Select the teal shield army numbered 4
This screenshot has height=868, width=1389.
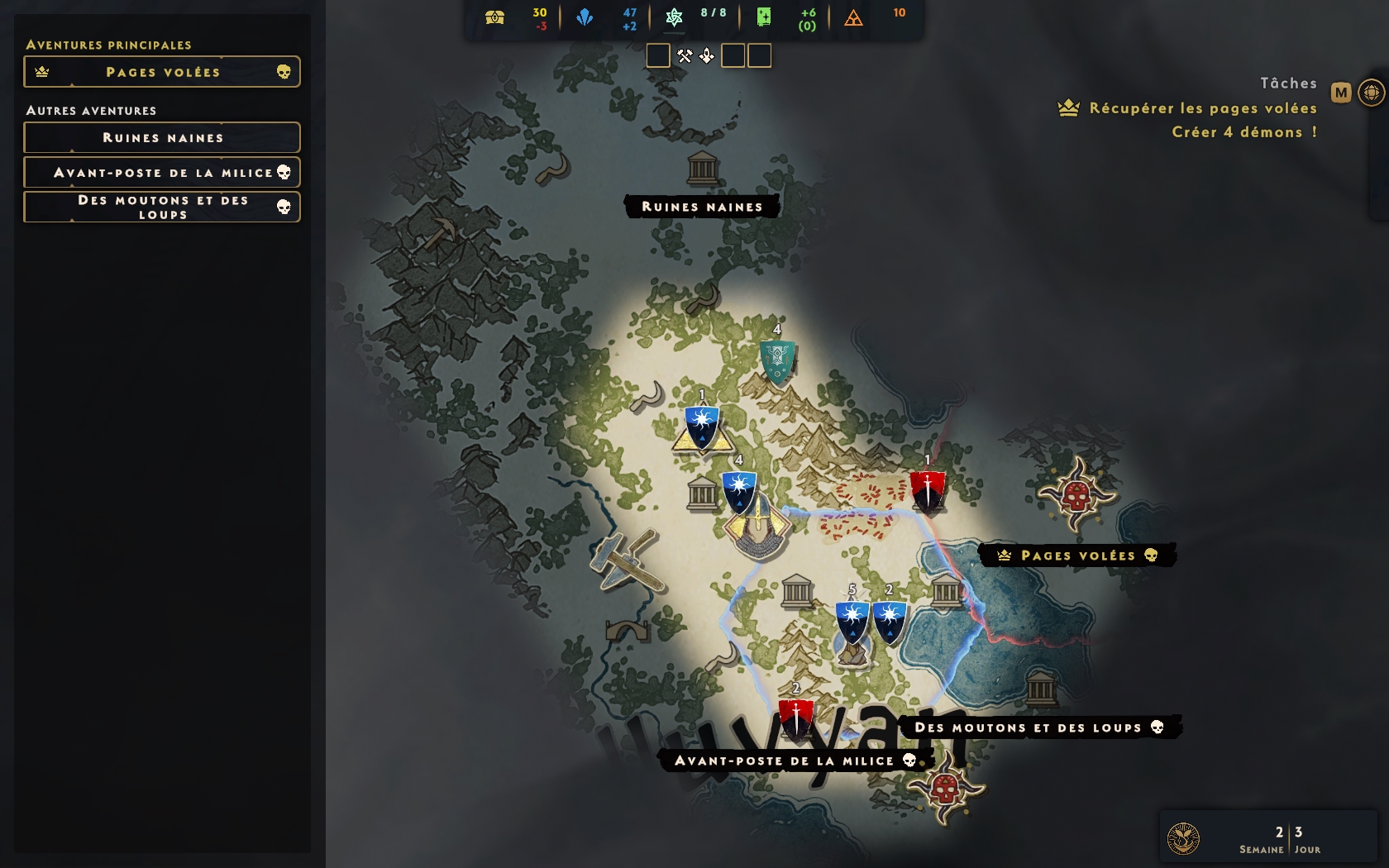(x=777, y=362)
